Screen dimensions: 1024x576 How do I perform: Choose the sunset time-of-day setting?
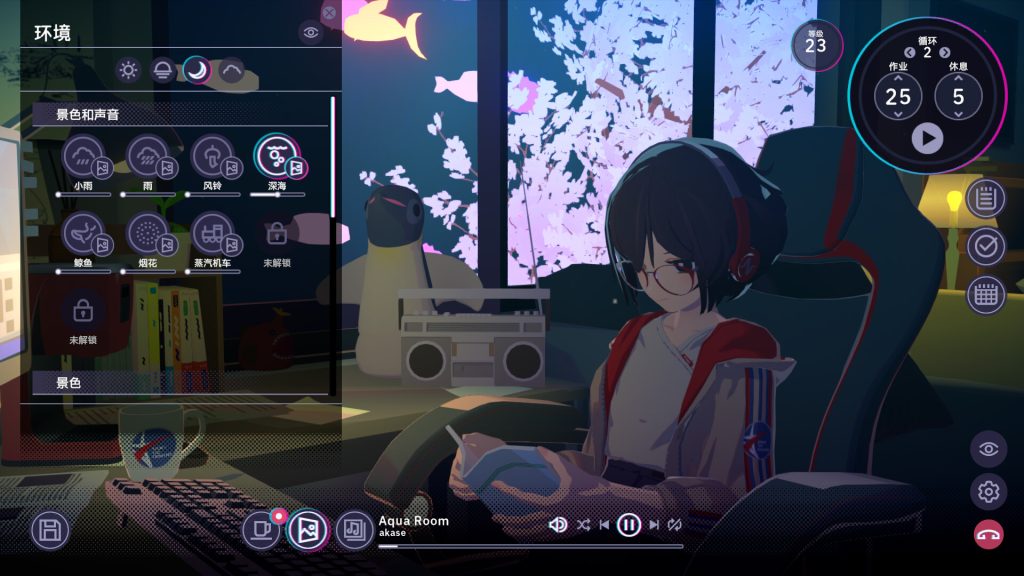(x=162, y=70)
